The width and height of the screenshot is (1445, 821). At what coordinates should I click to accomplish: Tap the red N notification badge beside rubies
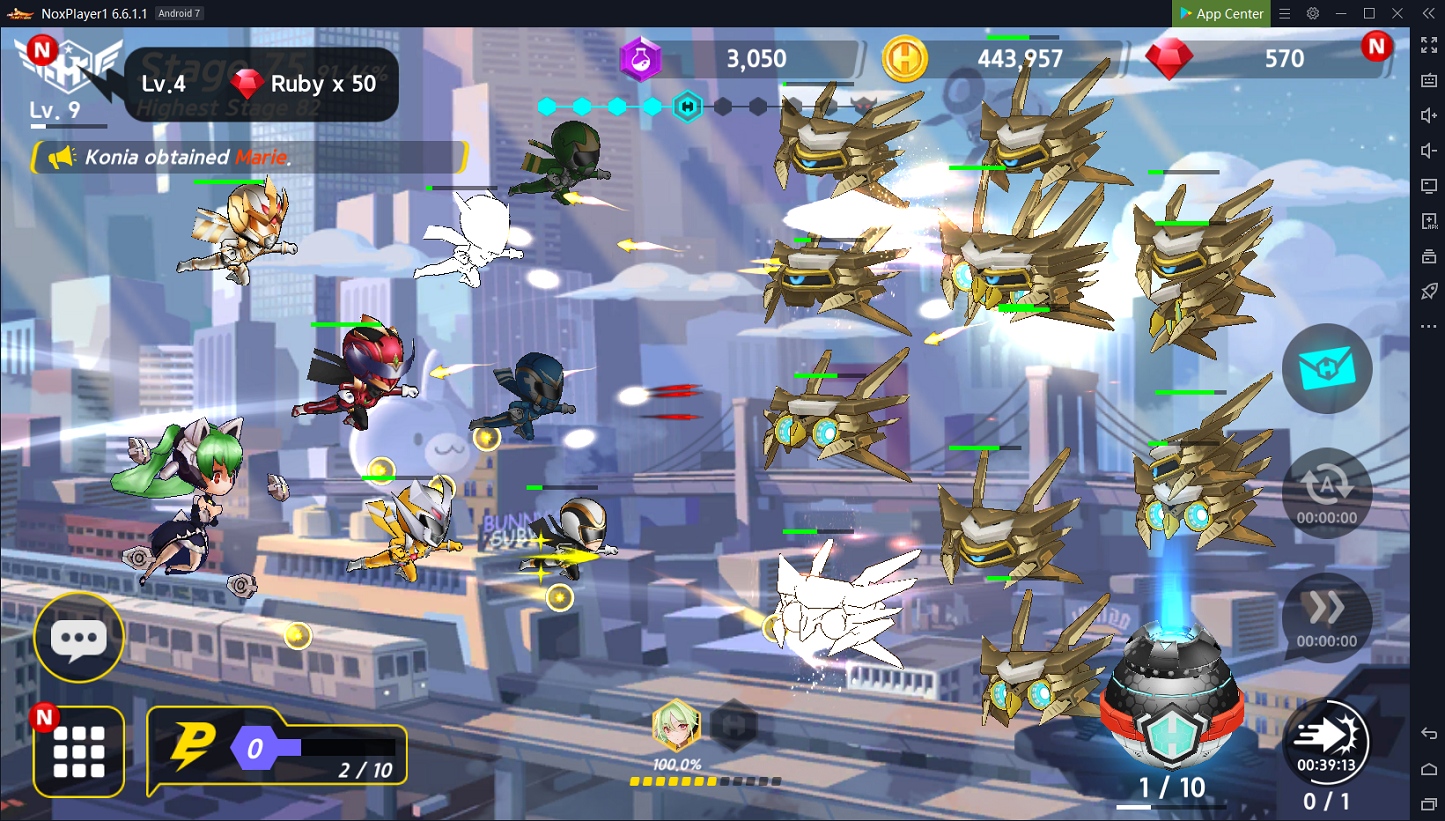tap(1376, 46)
